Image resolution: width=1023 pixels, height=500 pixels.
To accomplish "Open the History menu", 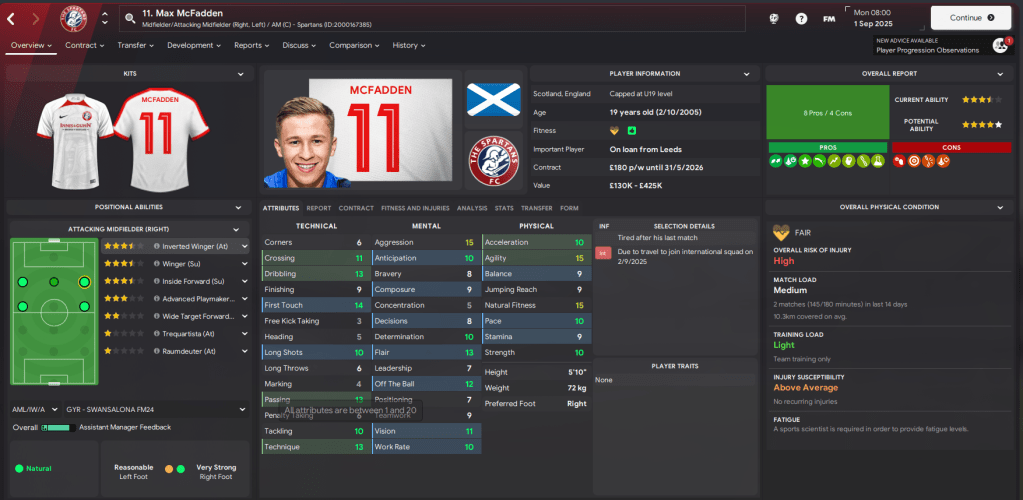I will pos(409,45).
